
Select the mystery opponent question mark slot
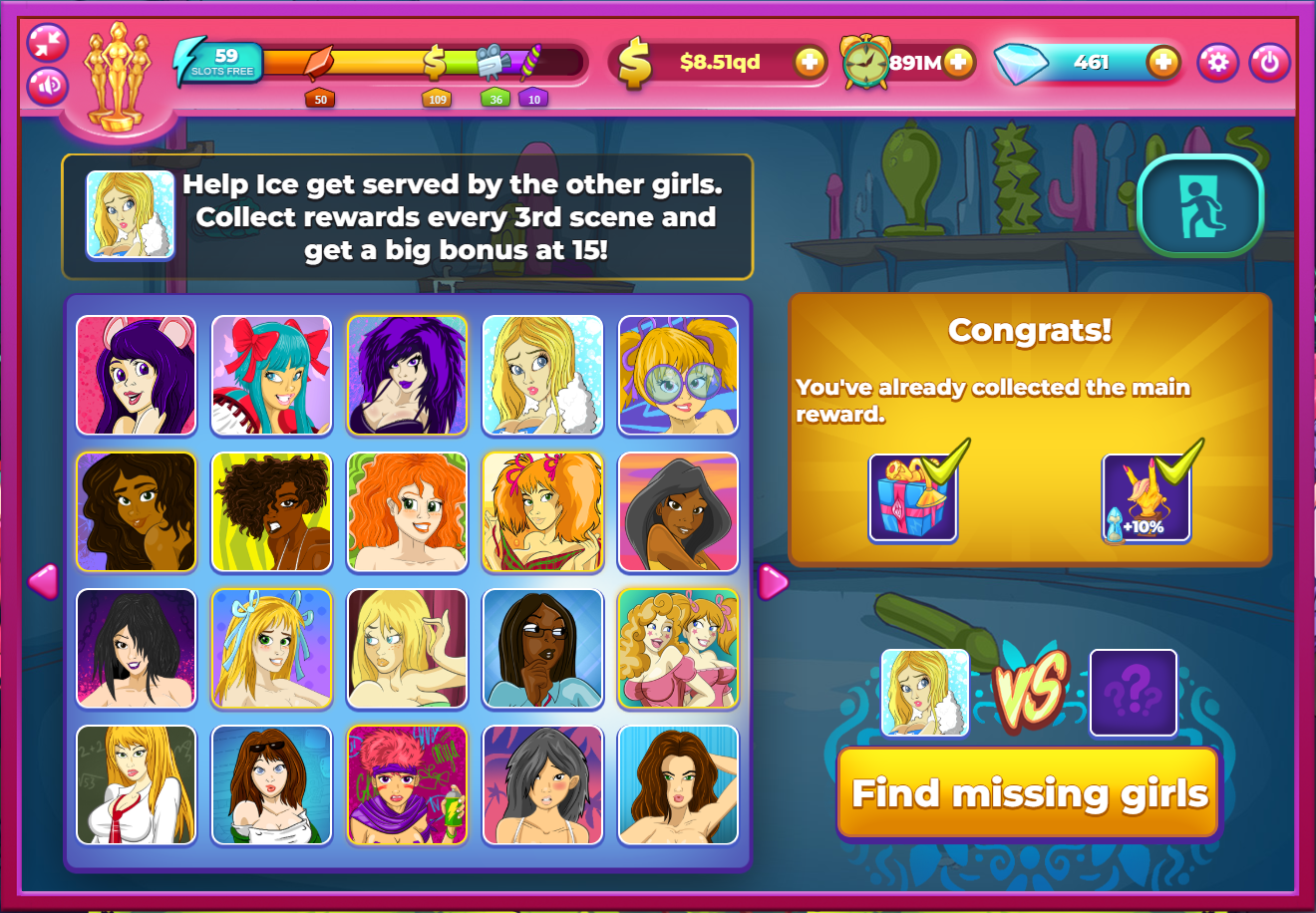(x=1133, y=693)
